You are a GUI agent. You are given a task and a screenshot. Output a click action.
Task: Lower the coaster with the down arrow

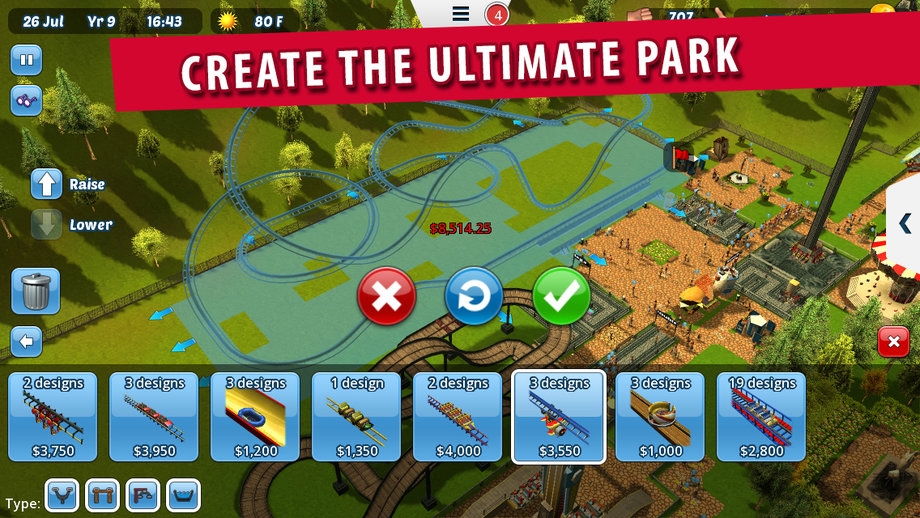(47, 224)
